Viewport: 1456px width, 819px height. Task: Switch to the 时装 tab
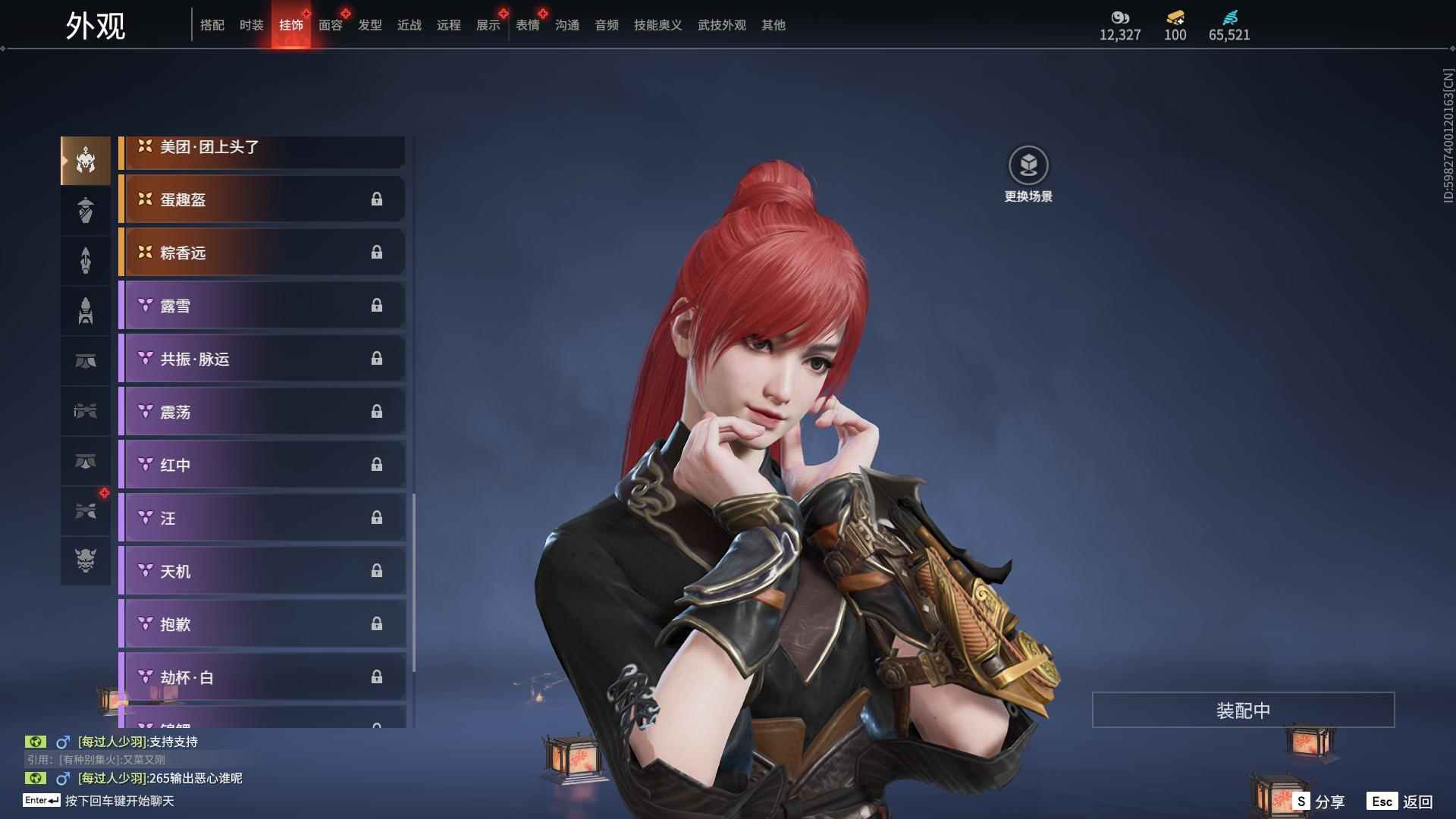pyautogui.click(x=251, y=25)
